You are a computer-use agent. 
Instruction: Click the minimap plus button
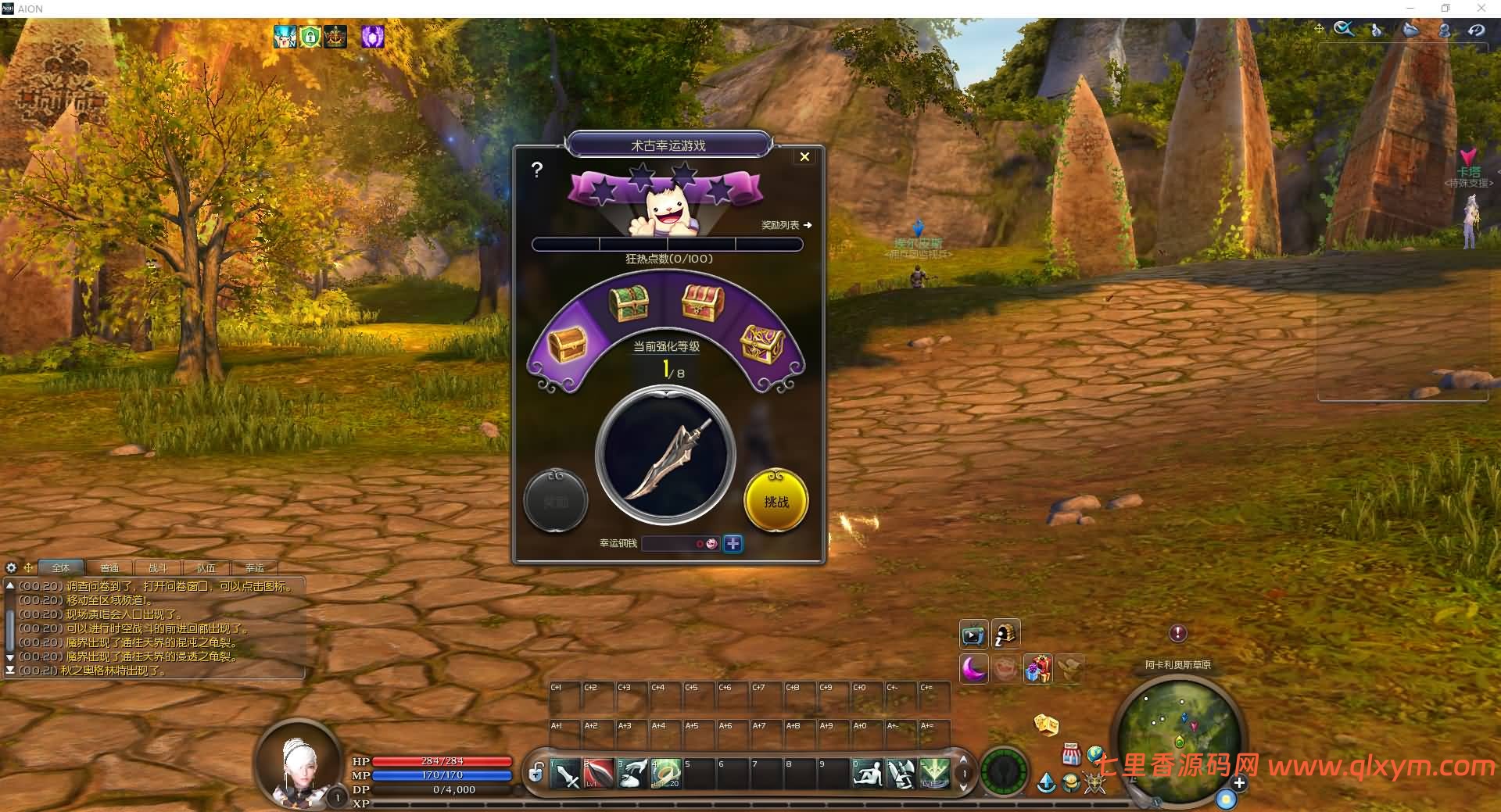click(x=1239, y=782)
